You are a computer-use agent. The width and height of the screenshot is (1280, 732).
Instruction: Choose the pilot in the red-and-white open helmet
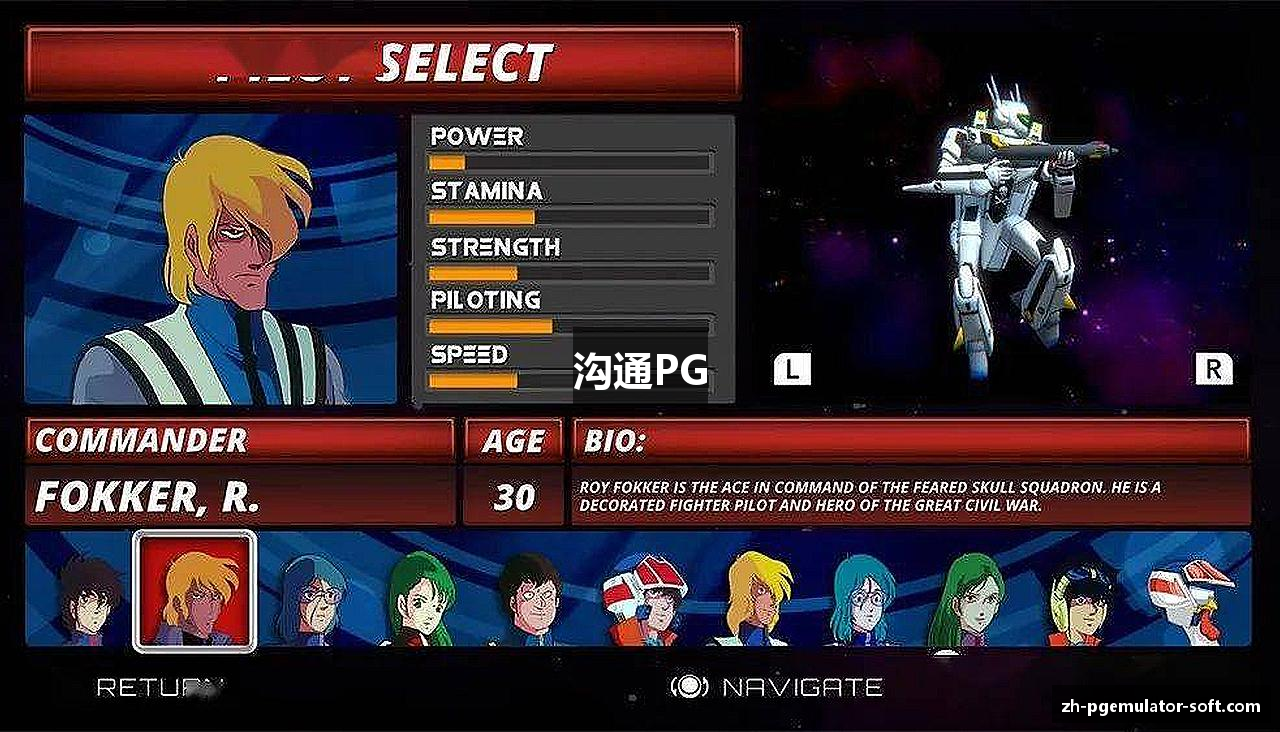[645, 598]
